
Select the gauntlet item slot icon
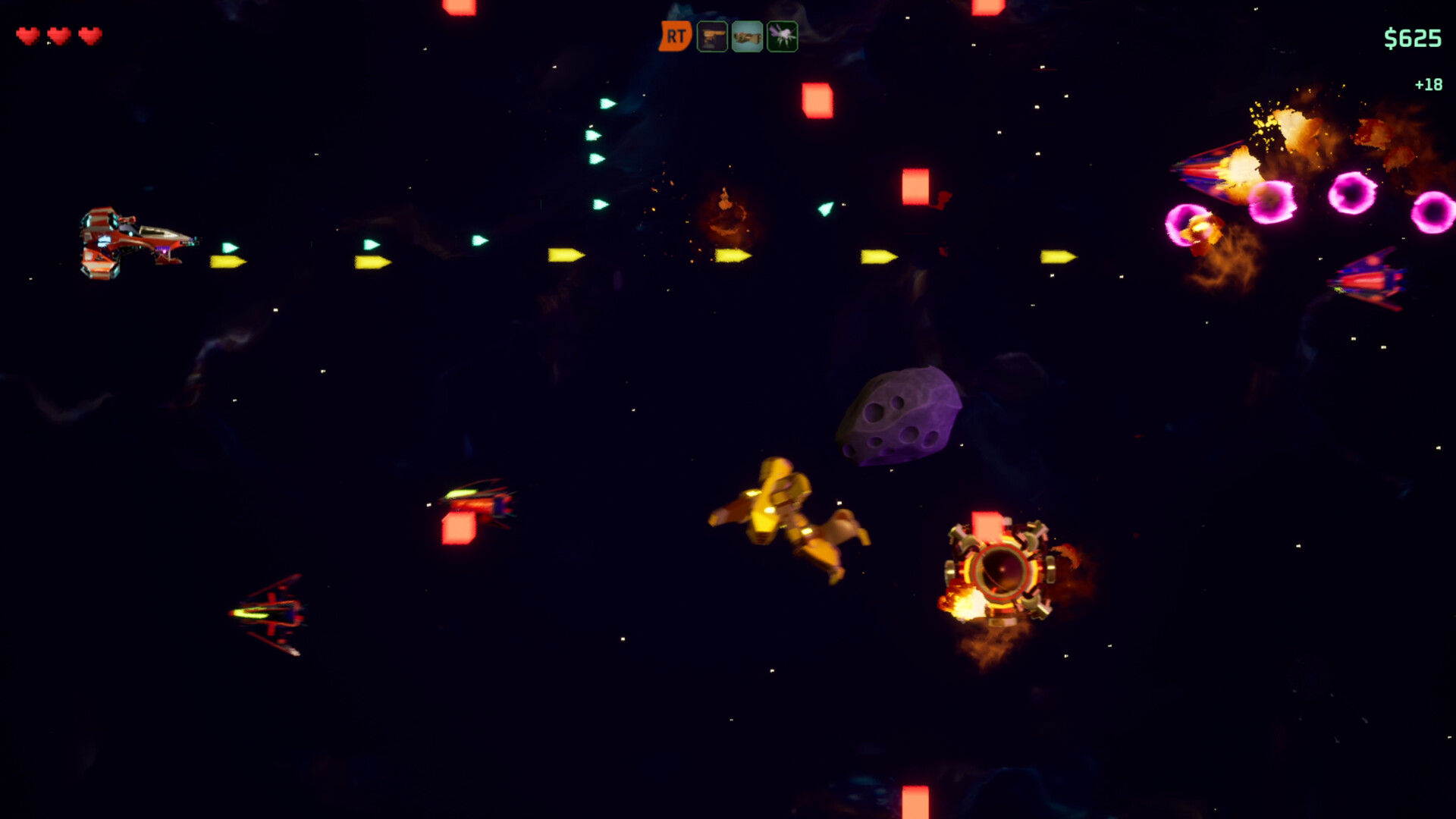point(746,35)
